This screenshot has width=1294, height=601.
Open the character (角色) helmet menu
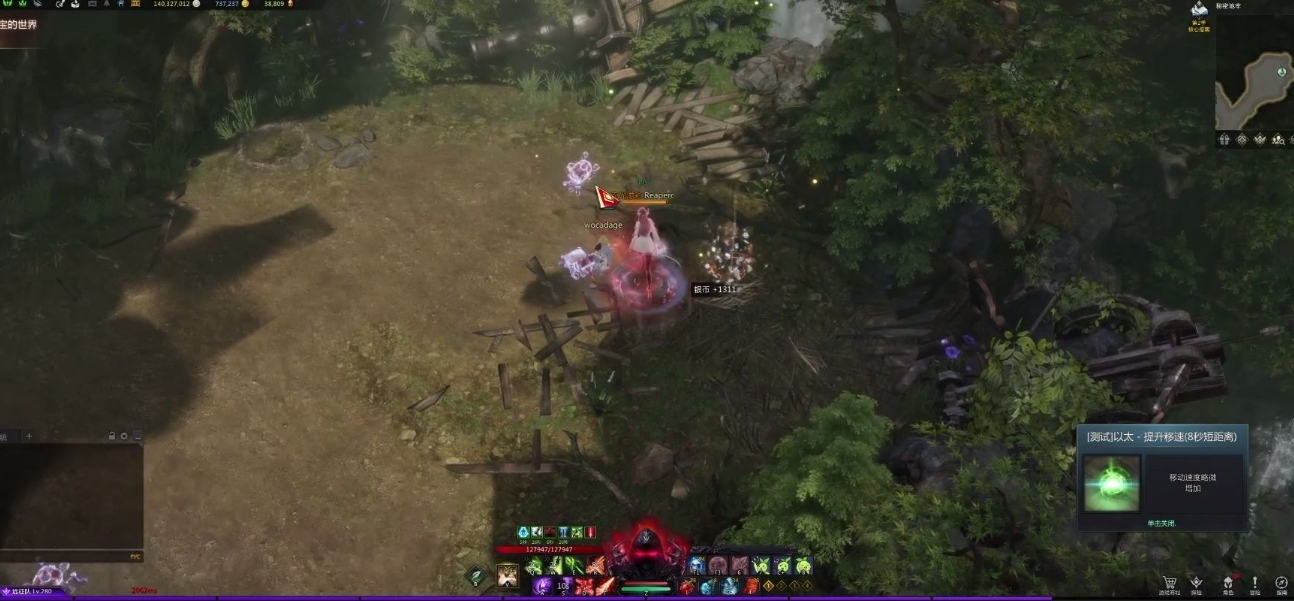[1227, 583]
